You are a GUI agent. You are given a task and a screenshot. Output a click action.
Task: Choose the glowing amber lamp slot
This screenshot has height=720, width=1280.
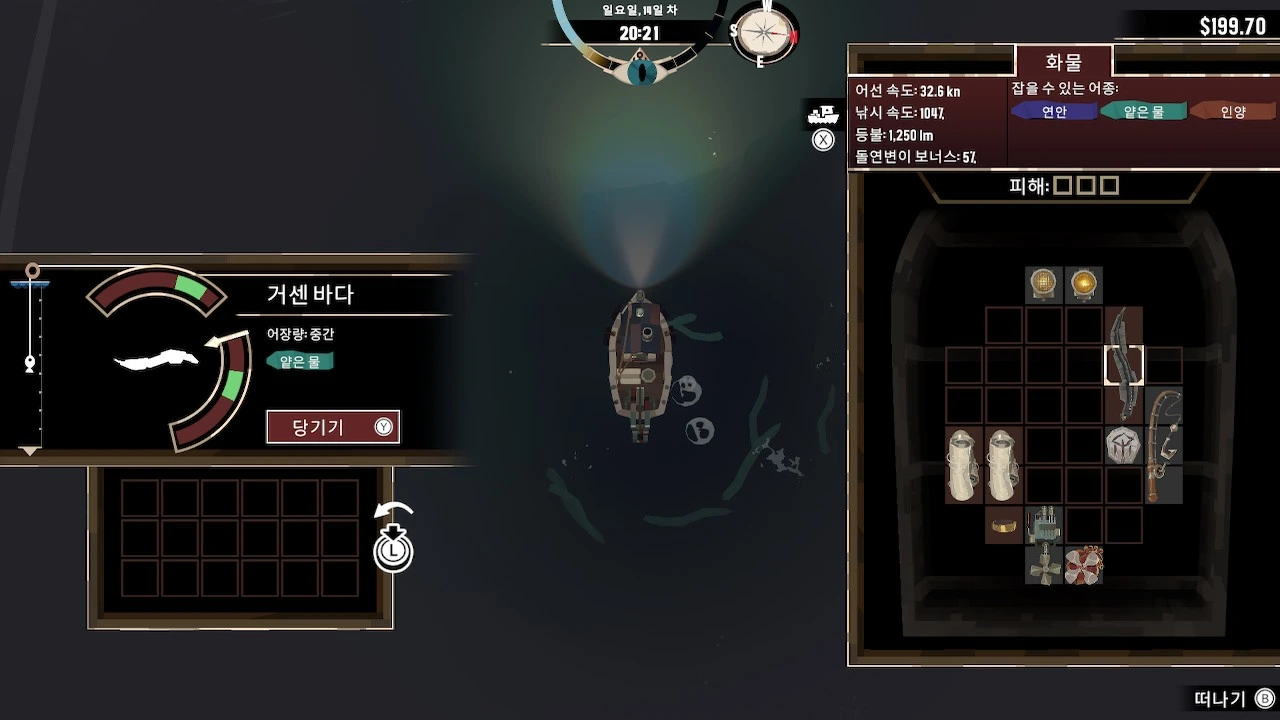[x=1083, y=285]
